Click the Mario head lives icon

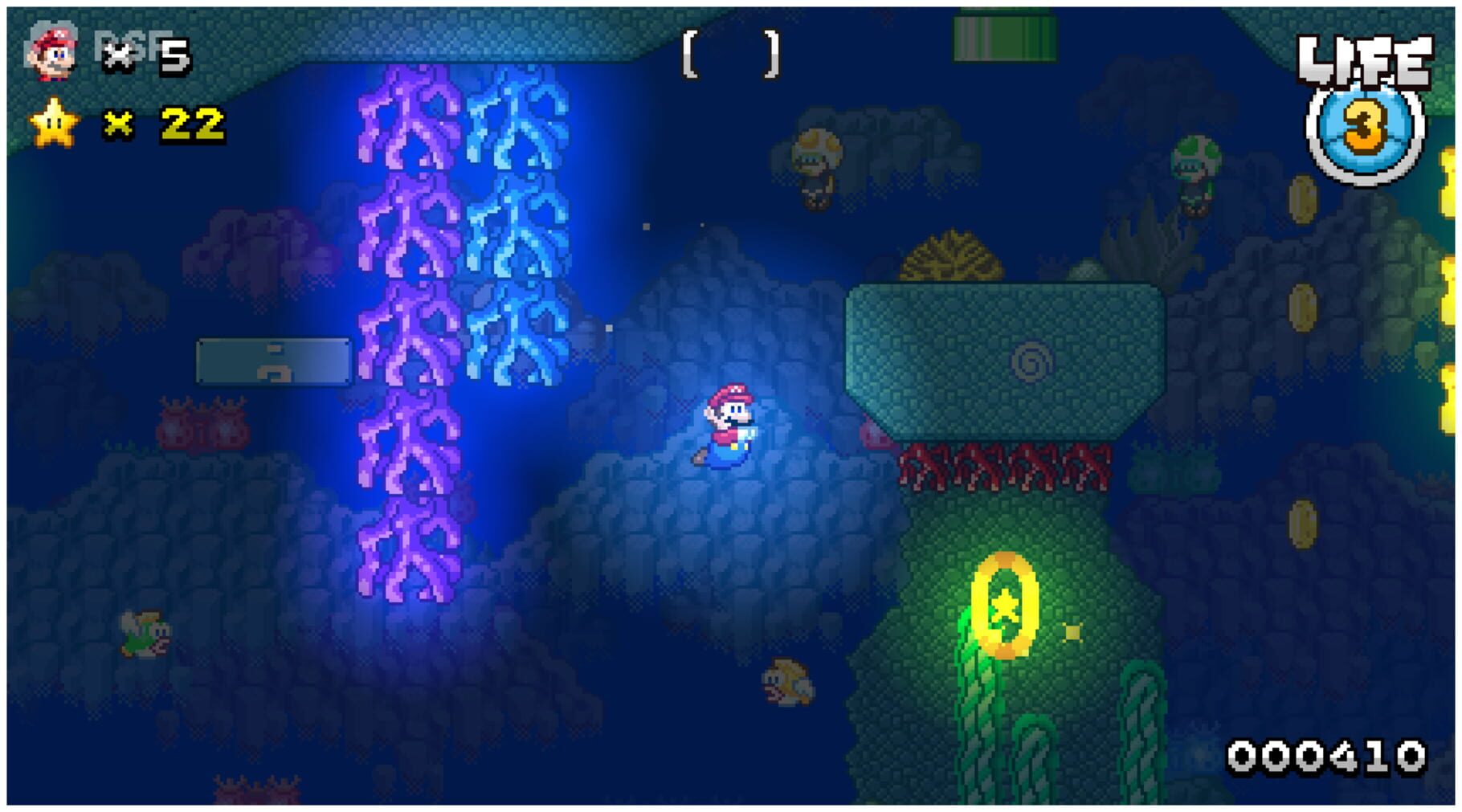pos(50,48)
